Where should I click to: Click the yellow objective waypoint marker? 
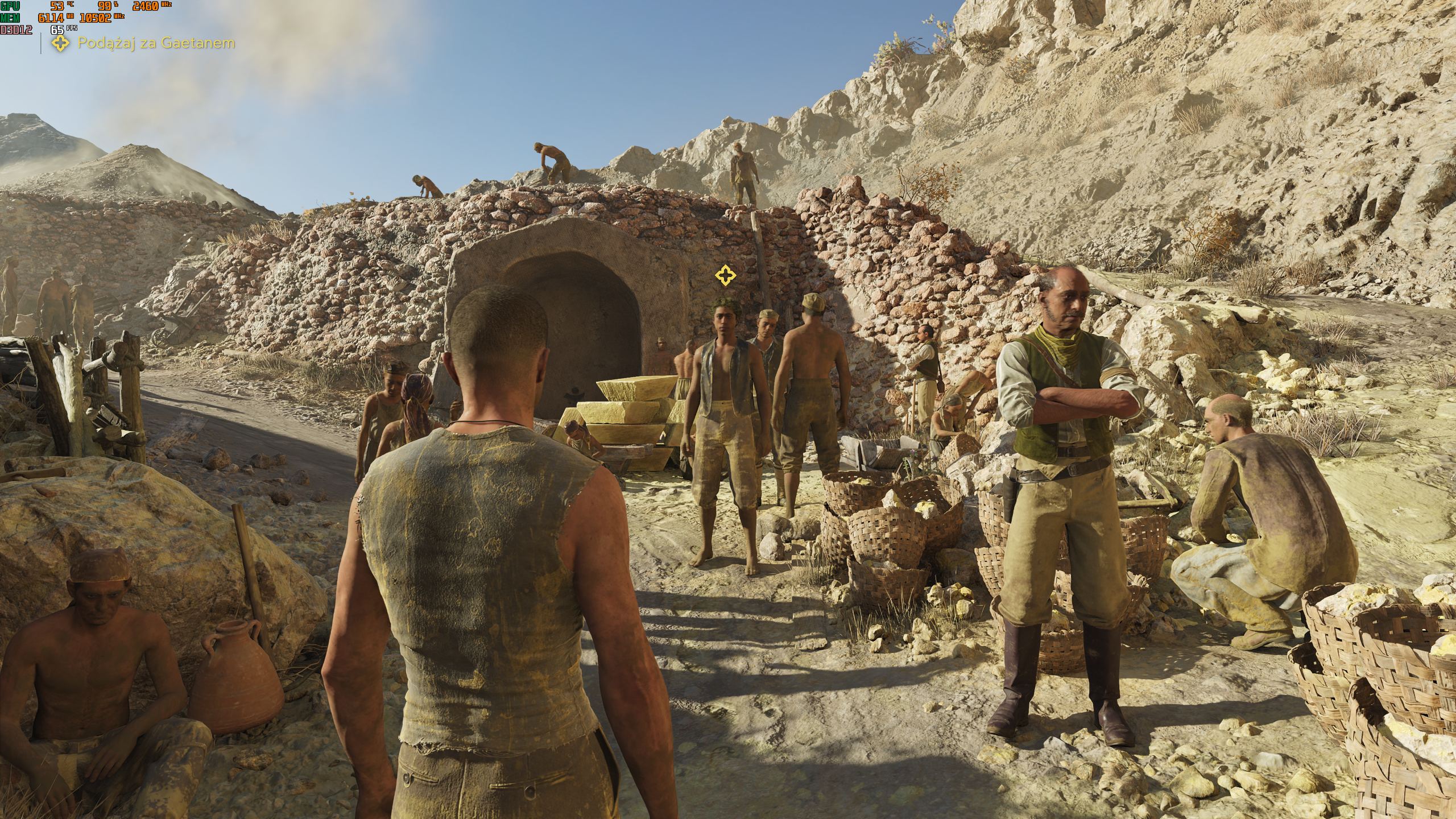(725, 276)
